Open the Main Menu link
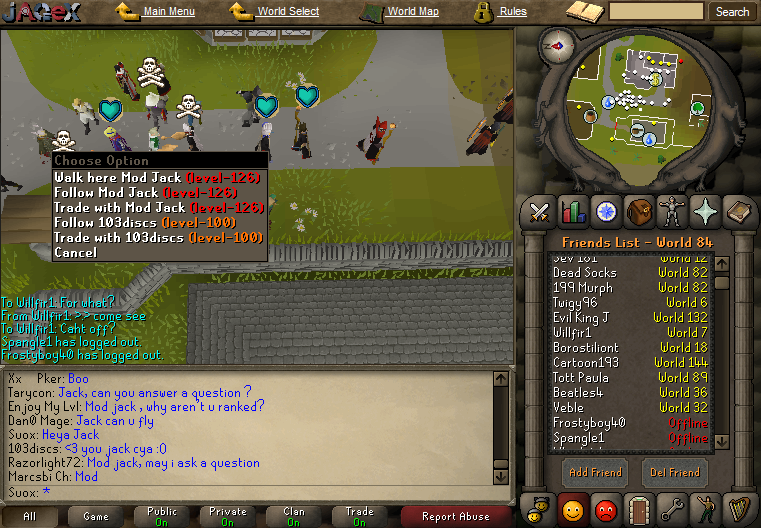This screenshot has height=528, width=761. click(168, 12)
